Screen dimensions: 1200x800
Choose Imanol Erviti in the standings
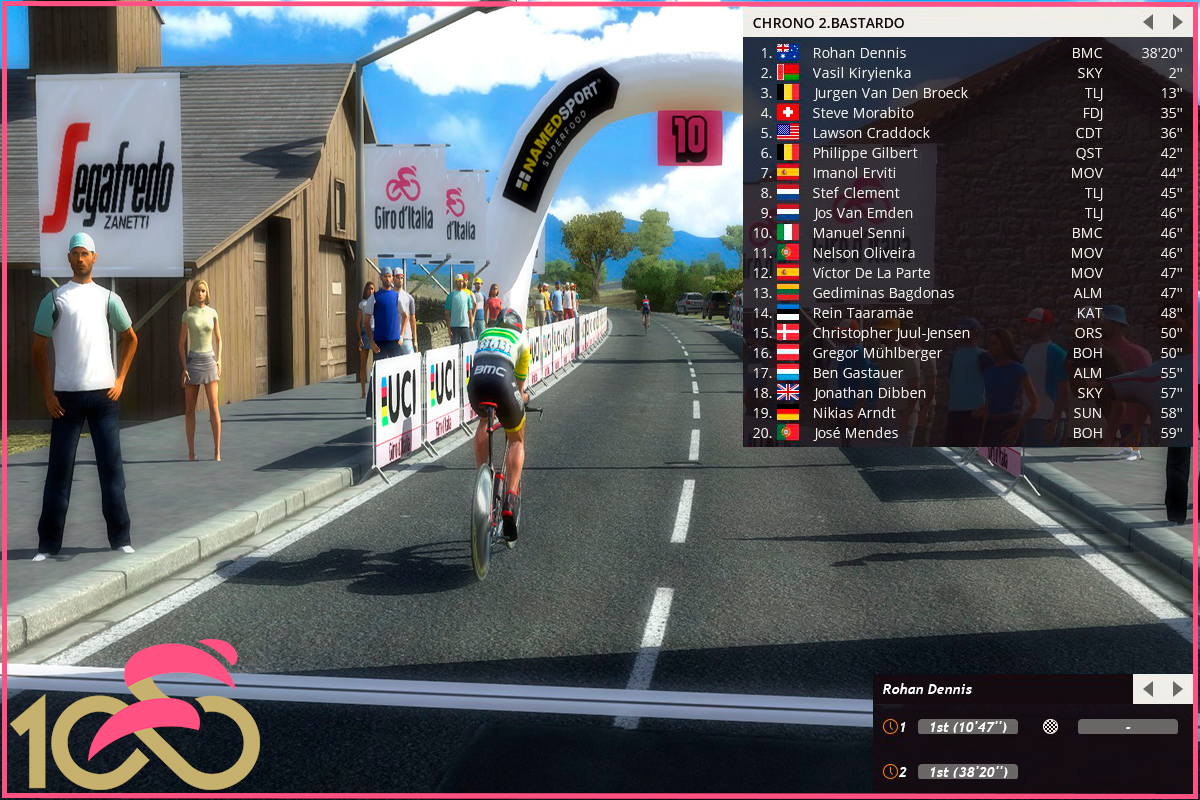[x=855, y=173]
